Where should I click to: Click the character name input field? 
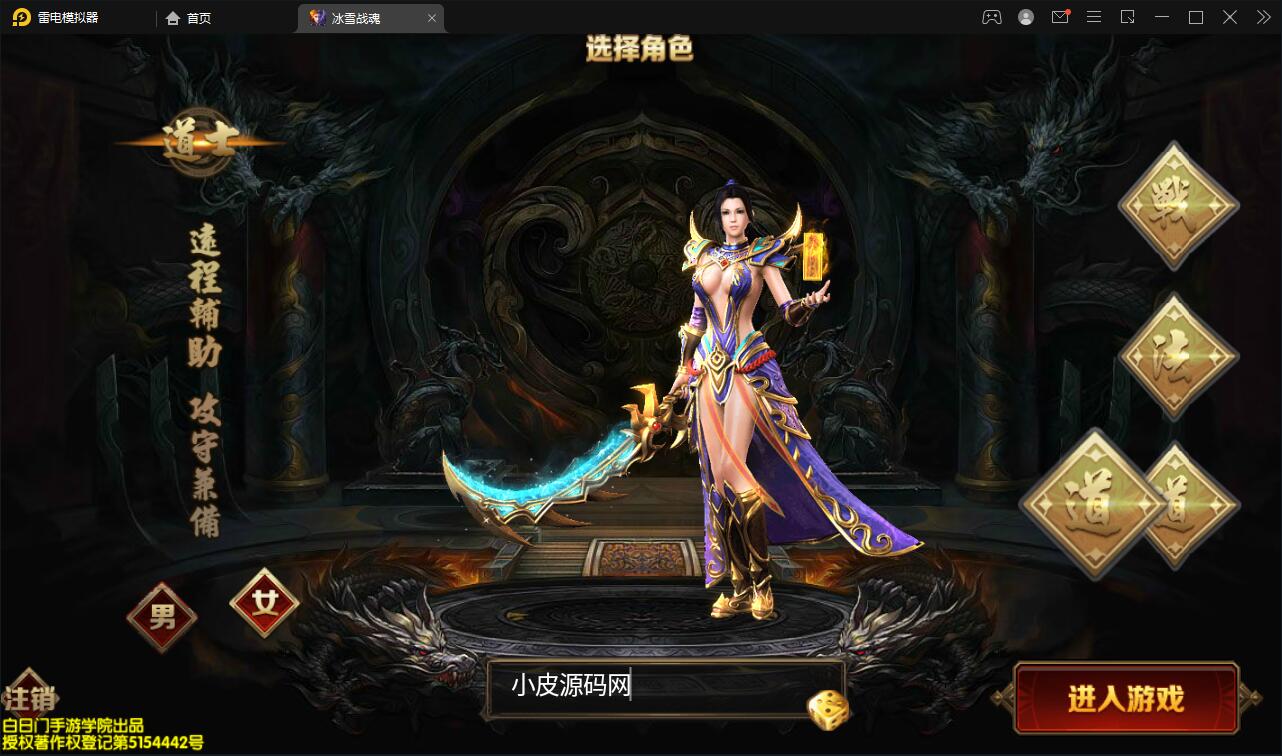click(x=650, y=690)
